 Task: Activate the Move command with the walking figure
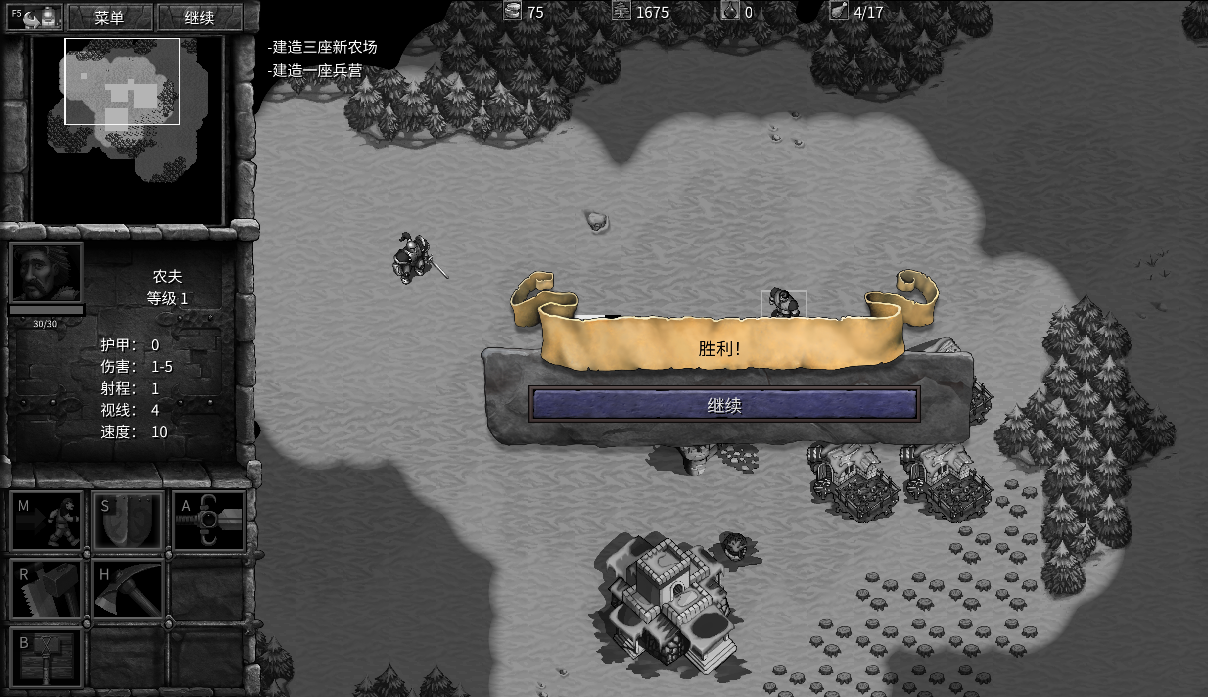point(46,521)
